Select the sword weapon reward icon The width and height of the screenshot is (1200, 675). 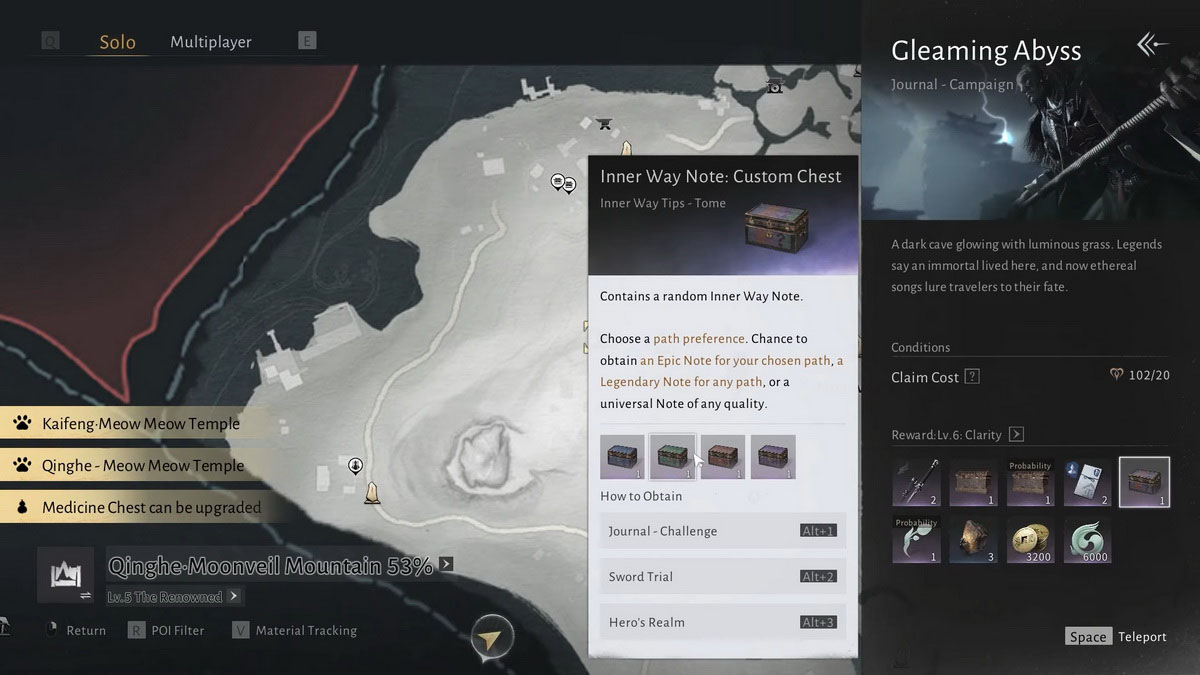click(916, 482)
